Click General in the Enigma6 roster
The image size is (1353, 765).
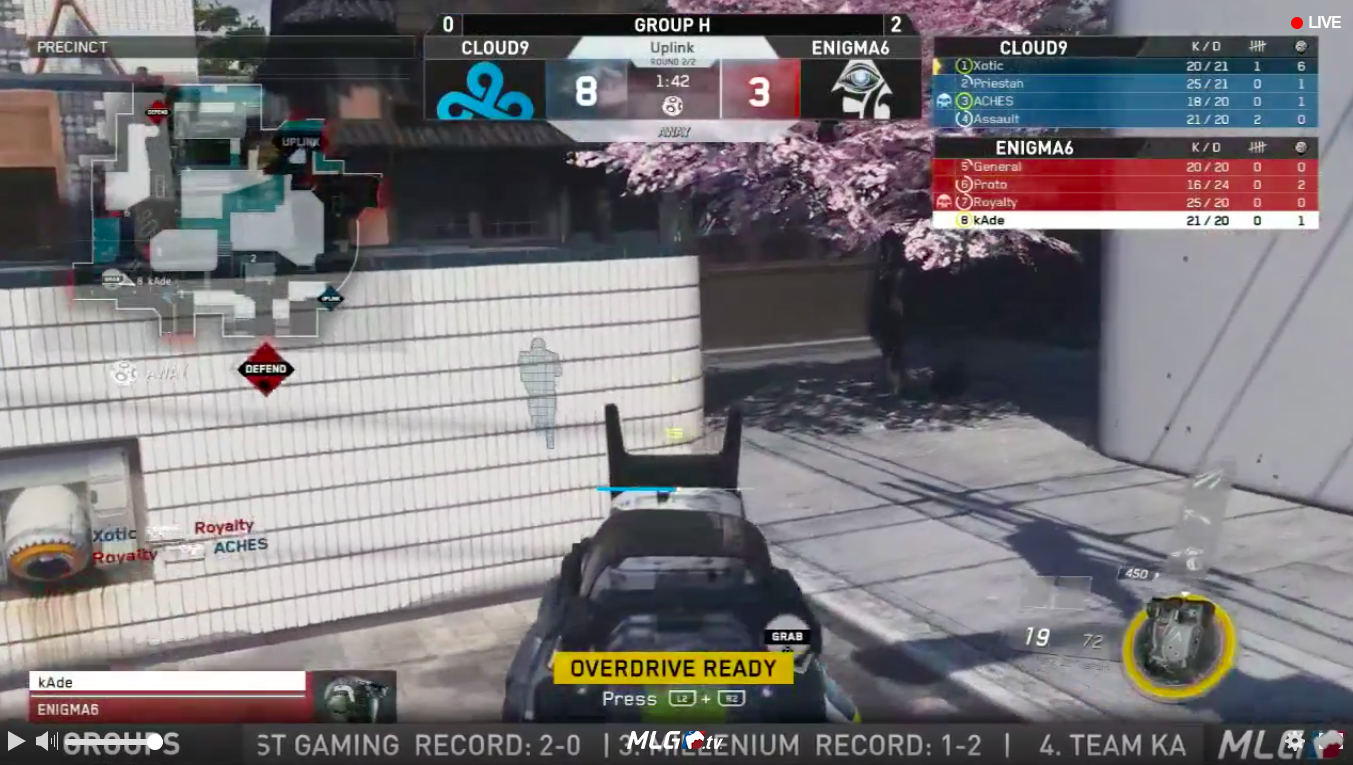(1124, 167)
